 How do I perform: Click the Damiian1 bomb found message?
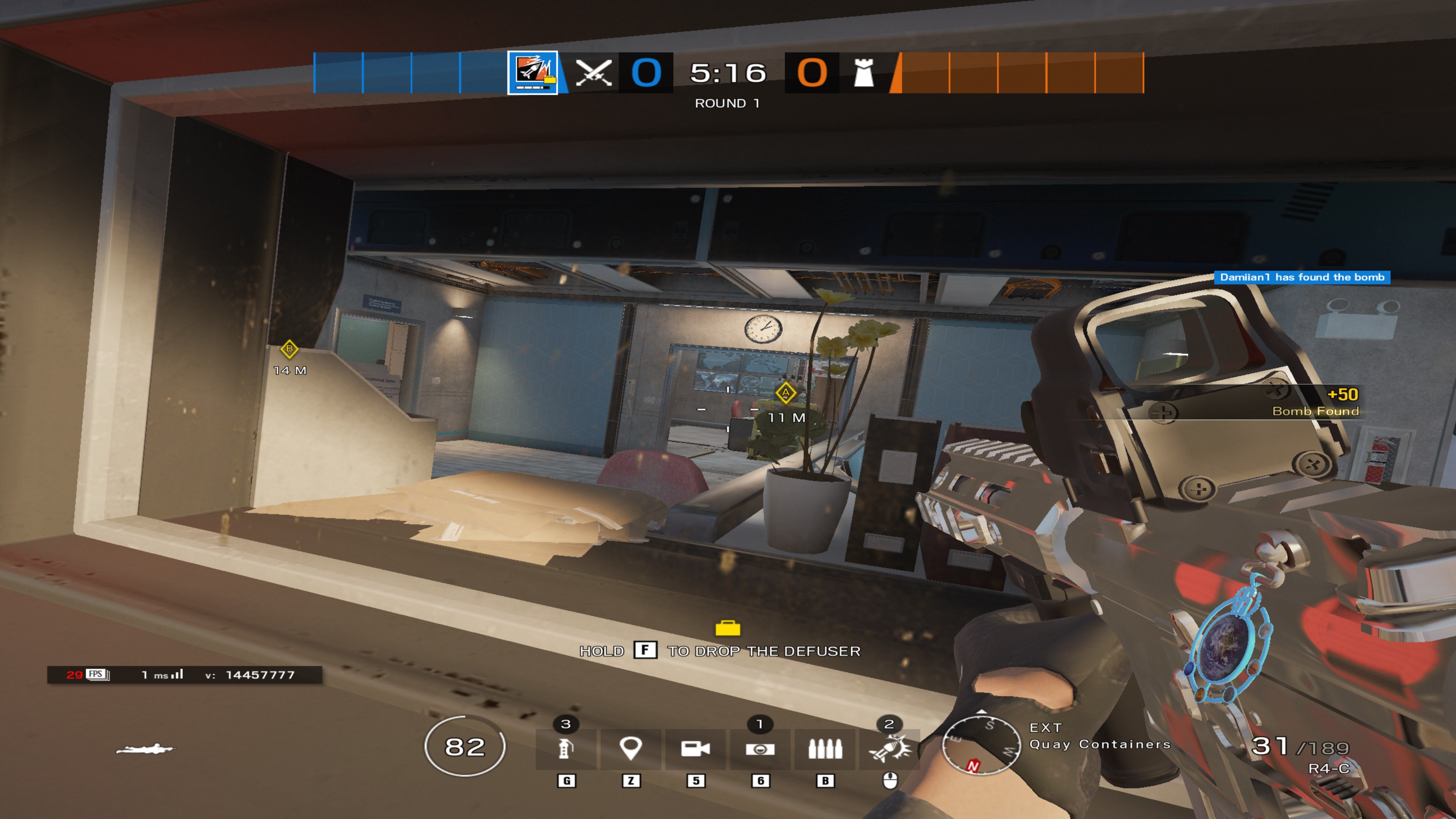point(1302,277)
